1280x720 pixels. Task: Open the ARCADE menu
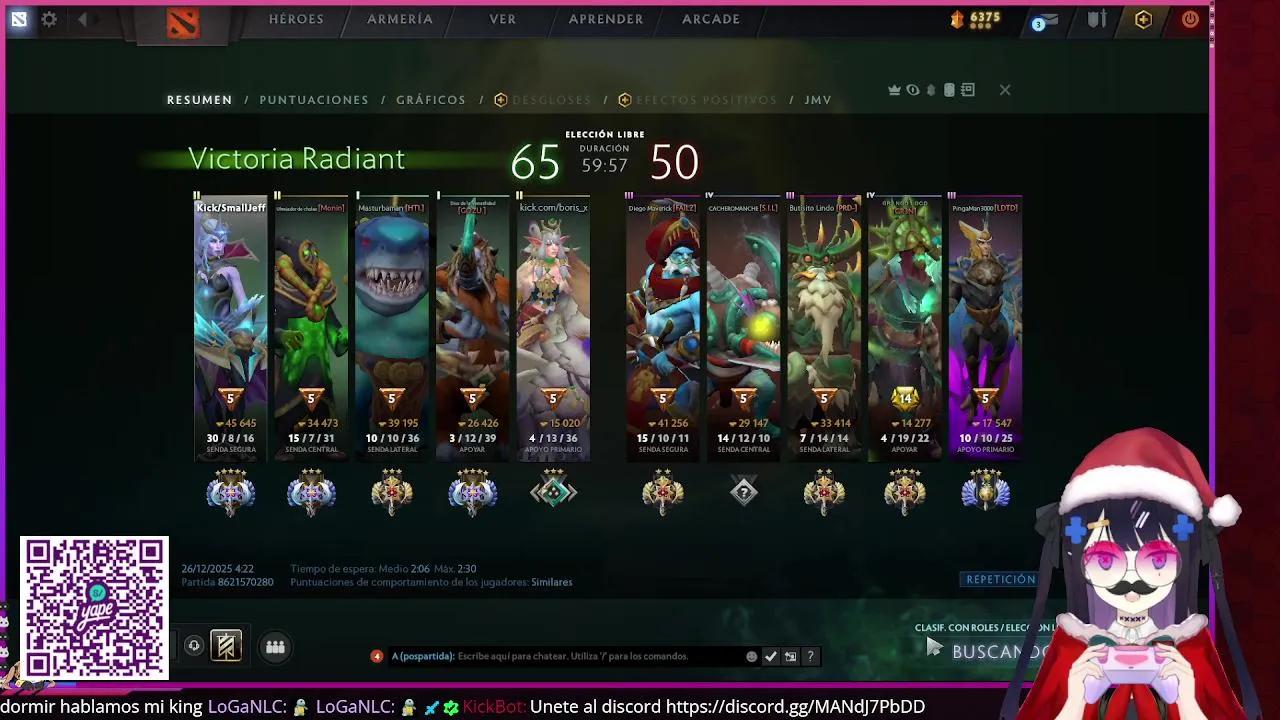tap(710, 19)
